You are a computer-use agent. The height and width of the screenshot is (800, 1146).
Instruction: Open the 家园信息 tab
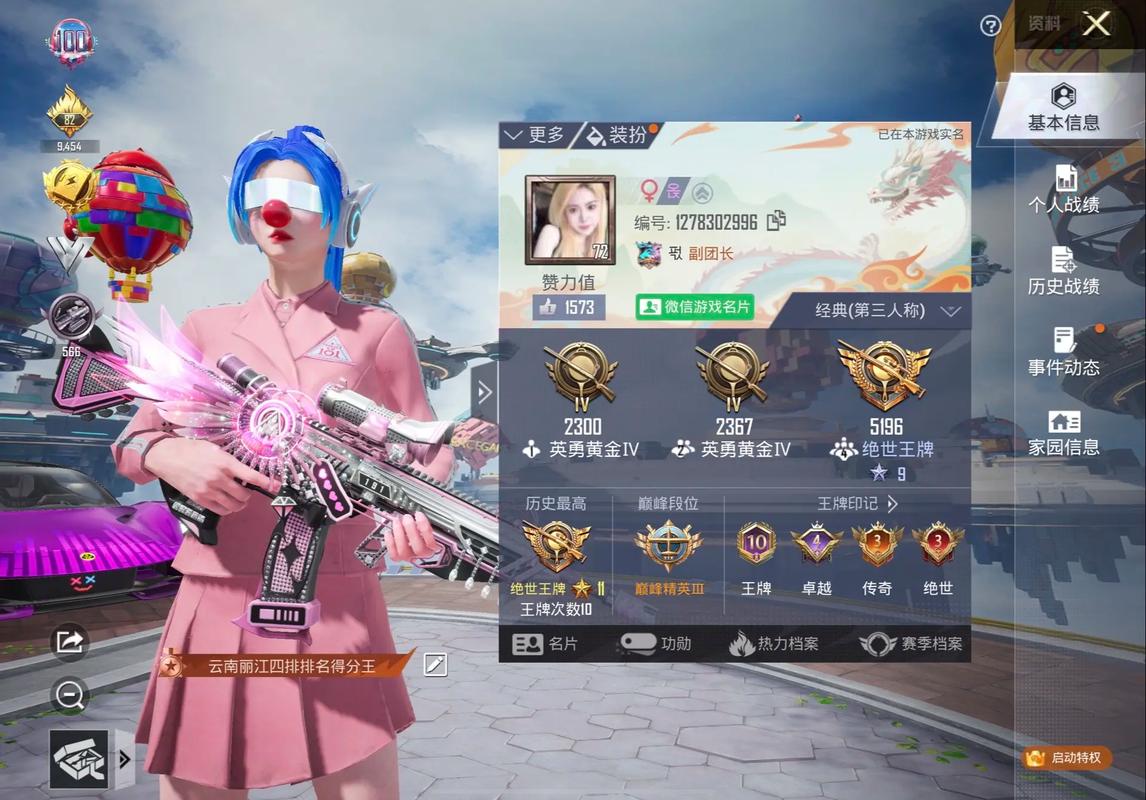click(1063, 432)
